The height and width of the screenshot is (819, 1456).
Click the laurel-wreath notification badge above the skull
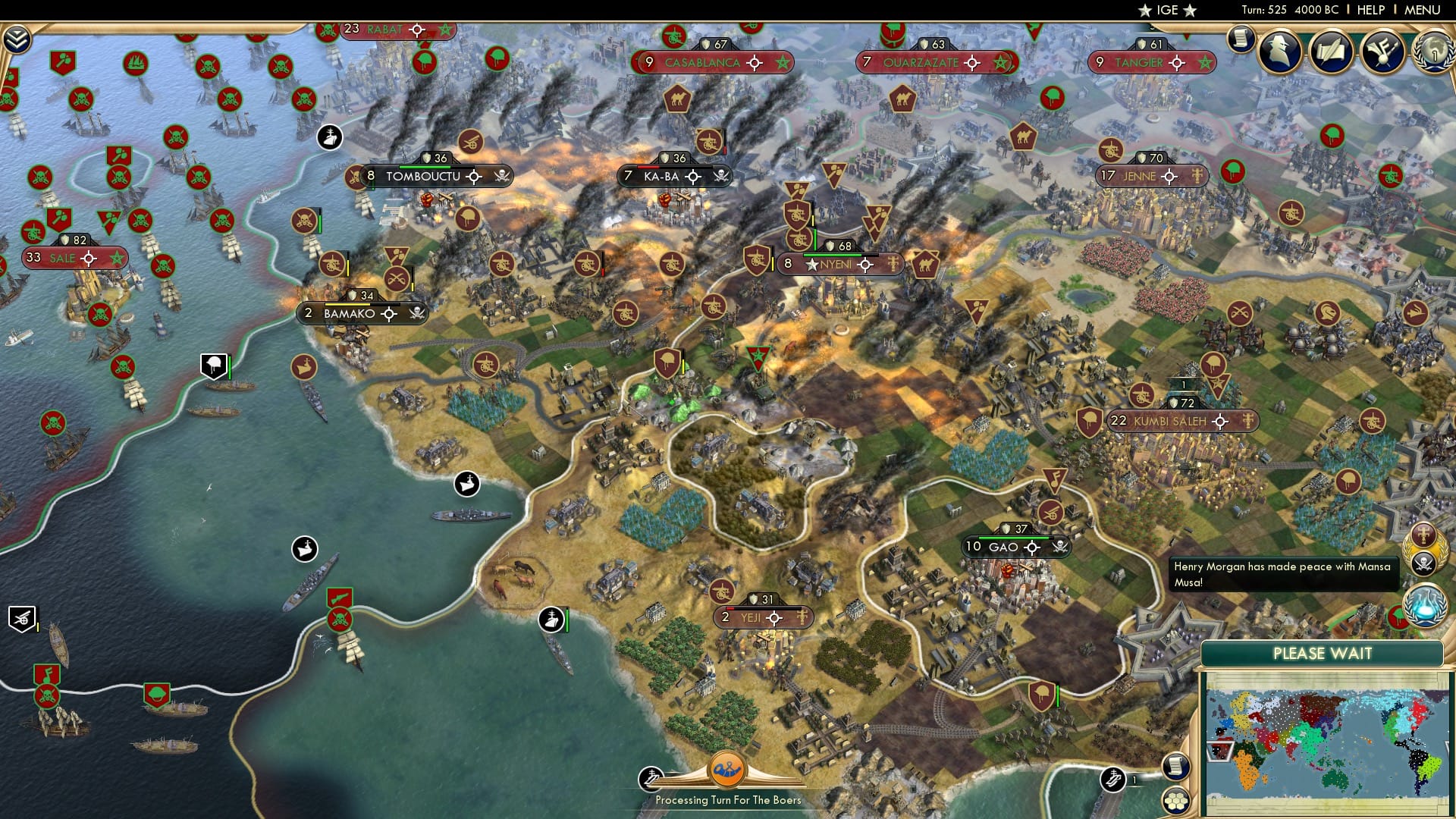click(x=1423, y=535)
